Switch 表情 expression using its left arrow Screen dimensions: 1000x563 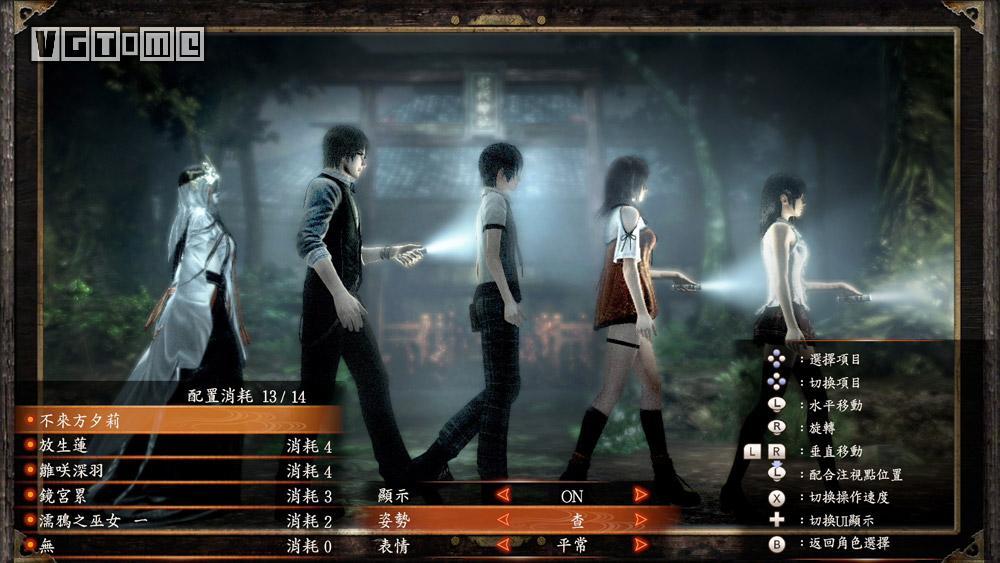click(x=504, y=545)
